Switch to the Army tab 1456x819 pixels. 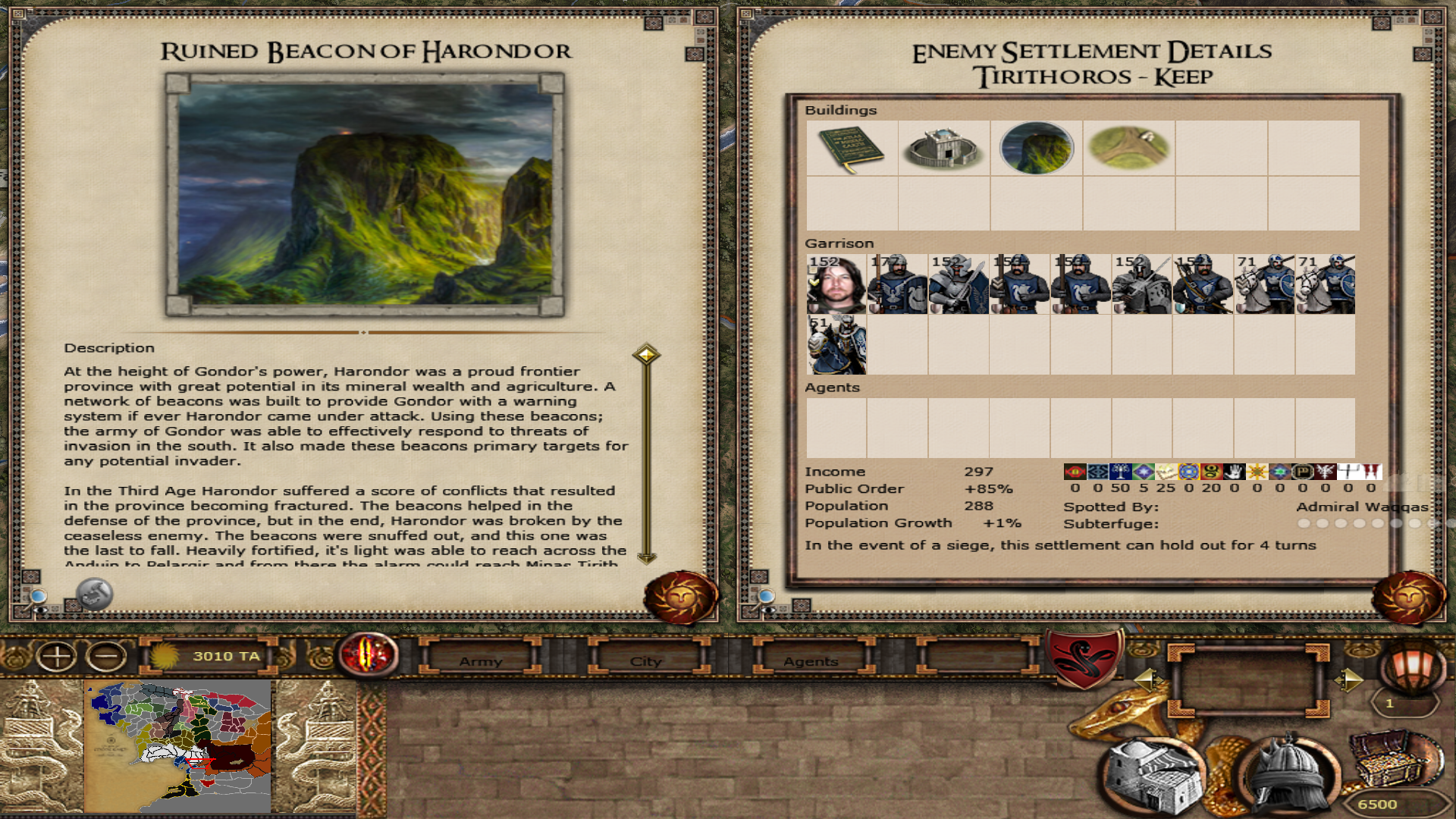[x=481, y=661]
